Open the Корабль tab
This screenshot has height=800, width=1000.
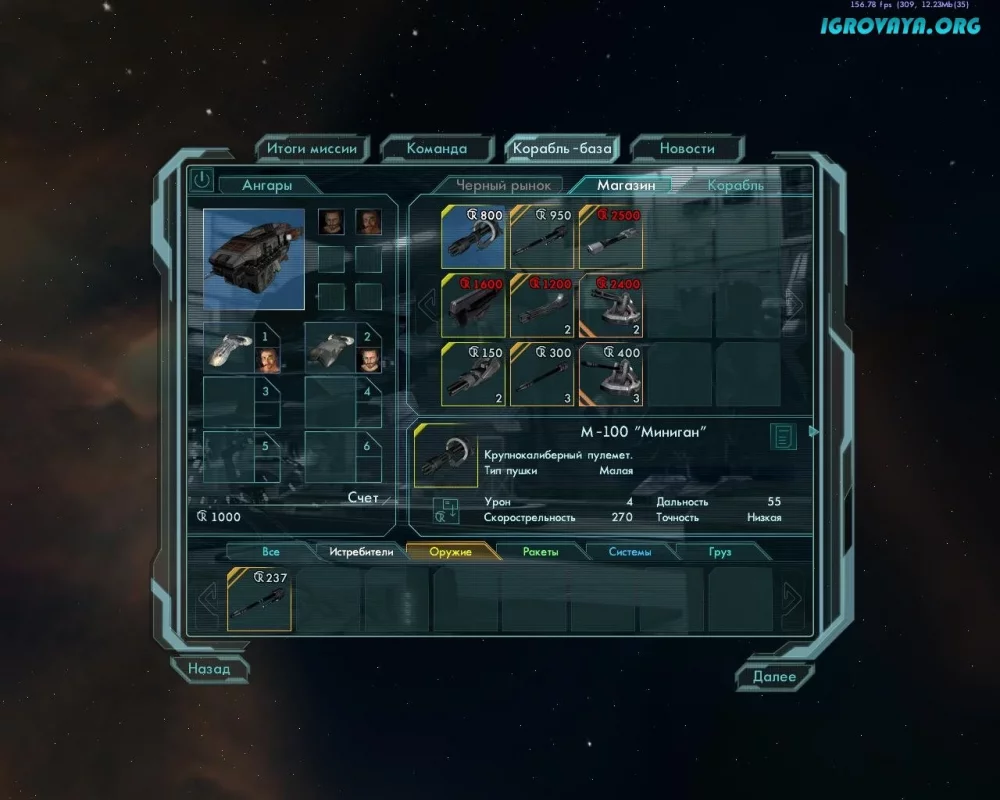pos(735,185)
